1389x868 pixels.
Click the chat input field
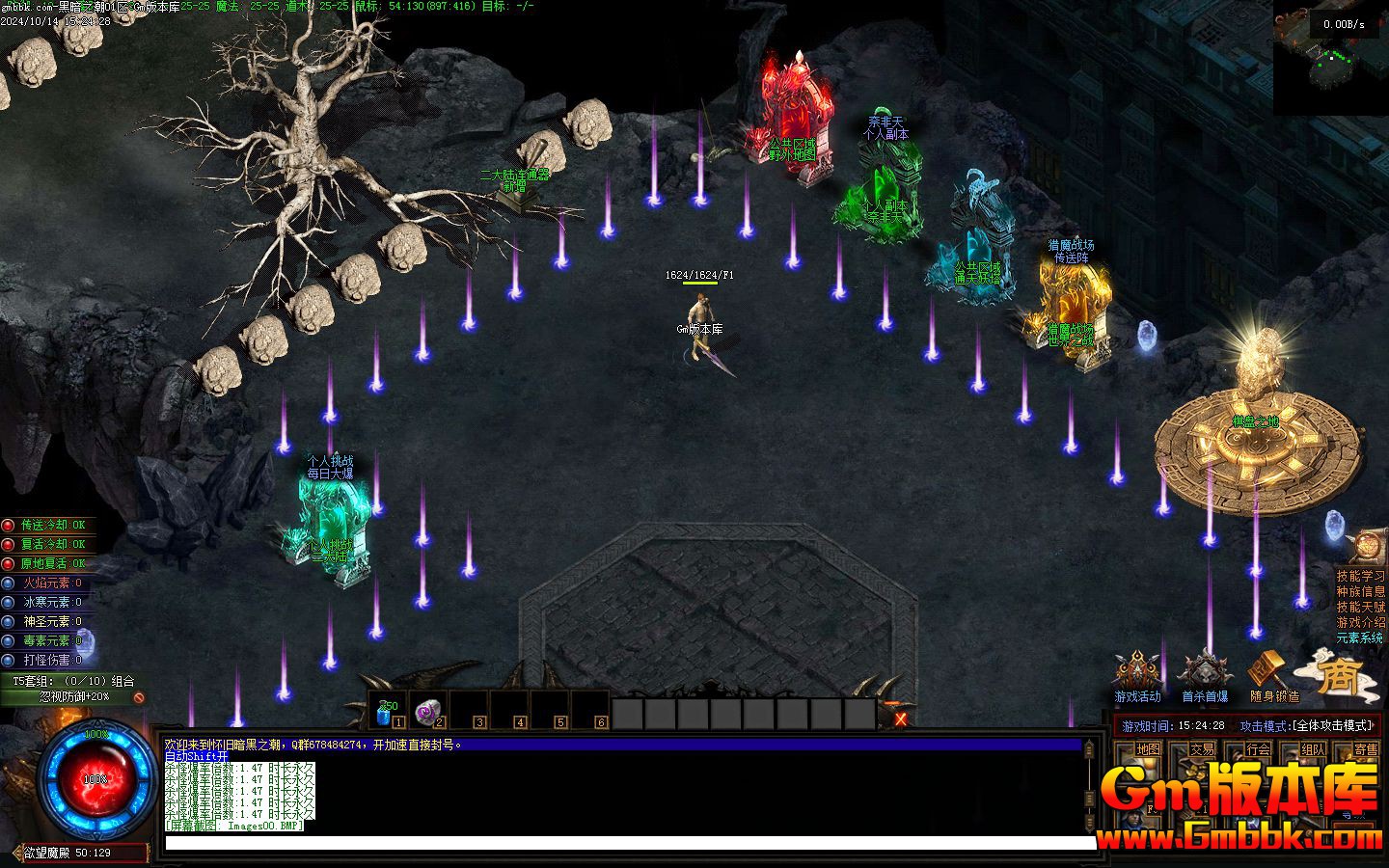coord(627,844)
